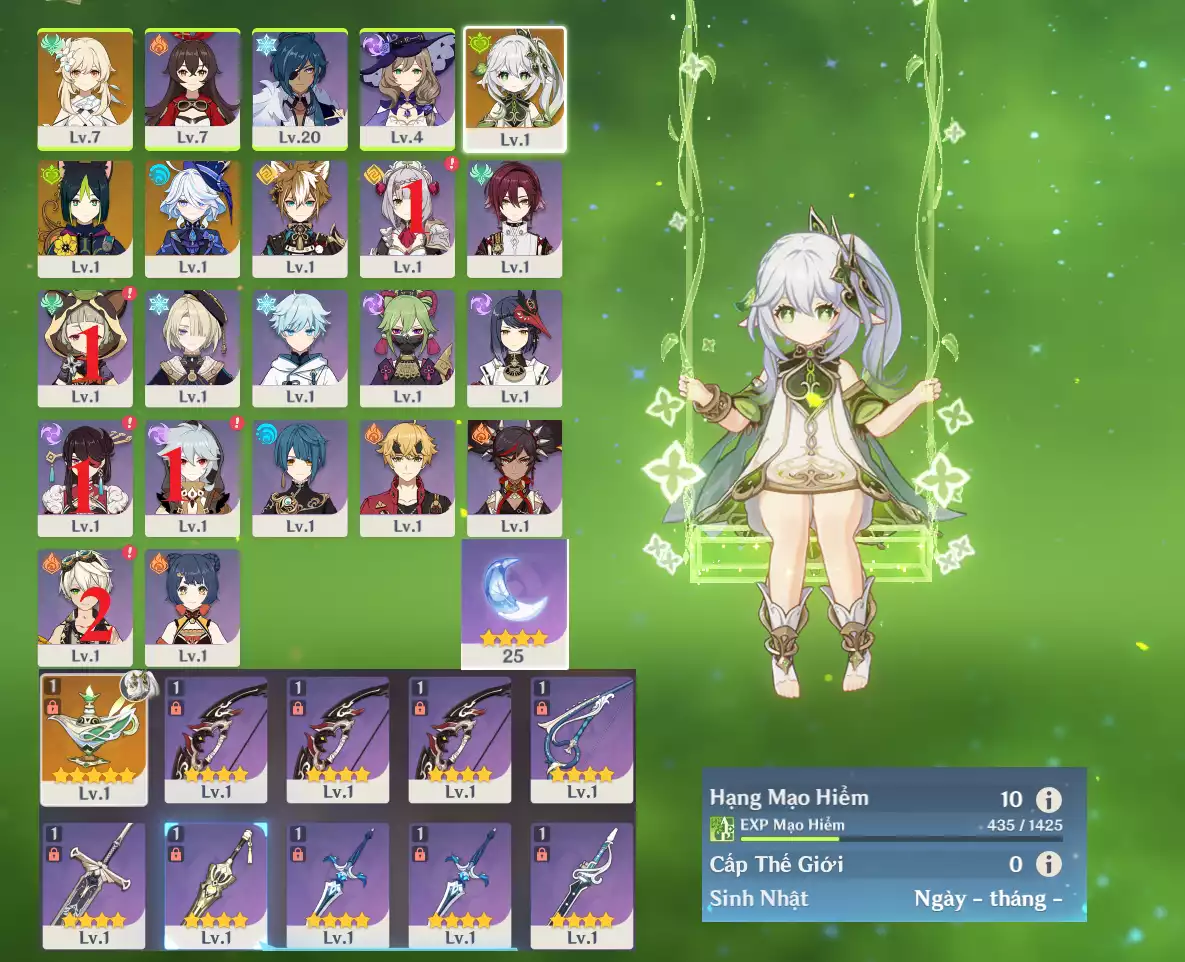Screen dimensions: 1185x962
Task: Choose Nahida's highlighted character card
Action: [515, 89]
